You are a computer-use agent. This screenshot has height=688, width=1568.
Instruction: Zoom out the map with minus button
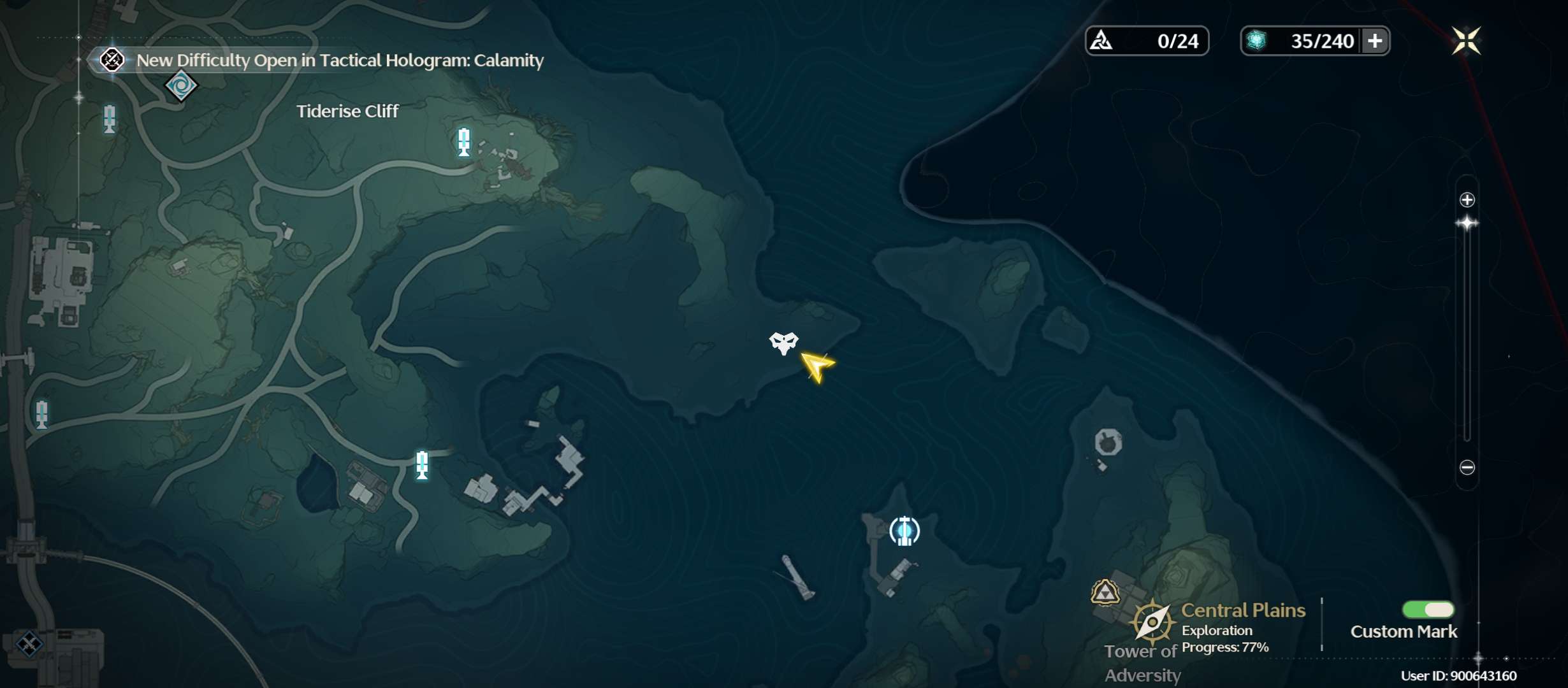point(1467,468)
